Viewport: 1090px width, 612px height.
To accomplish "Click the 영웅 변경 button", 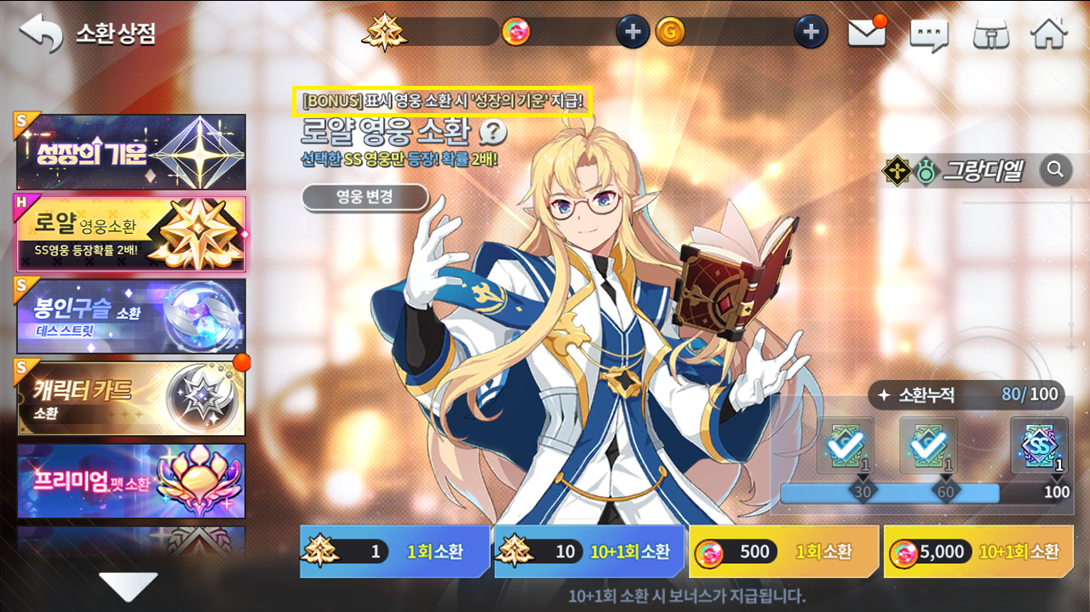I will tap(364, 197).
